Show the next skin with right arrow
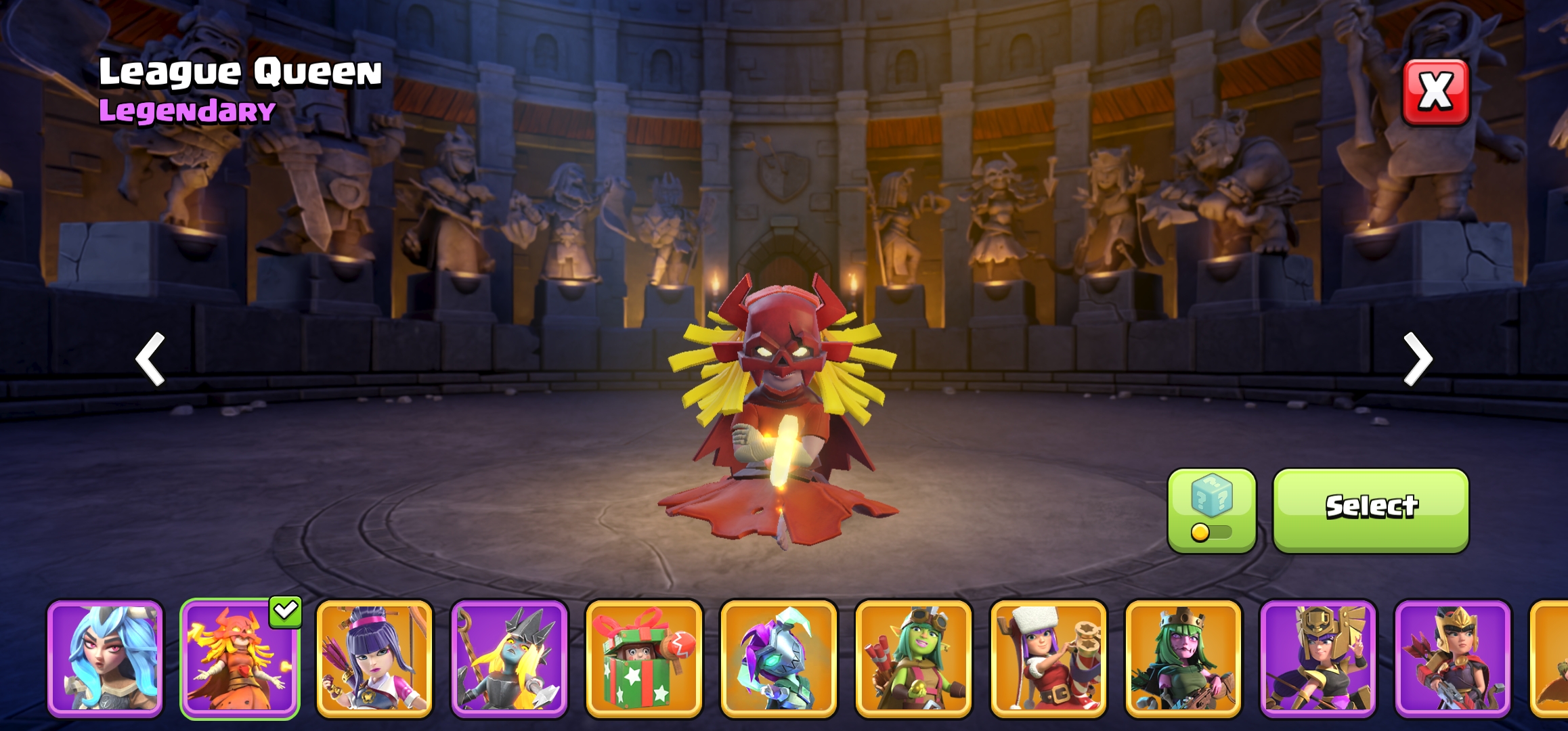The height and width of the screenshot is (731, 1568). click(x=1418, y=359)
